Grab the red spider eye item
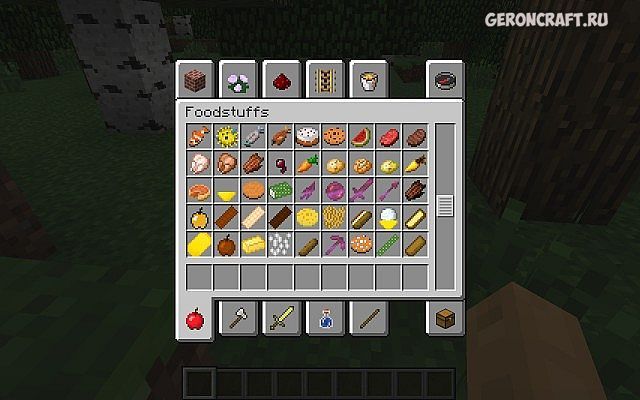This screenshot has width=640, height=400. point(281,164)
